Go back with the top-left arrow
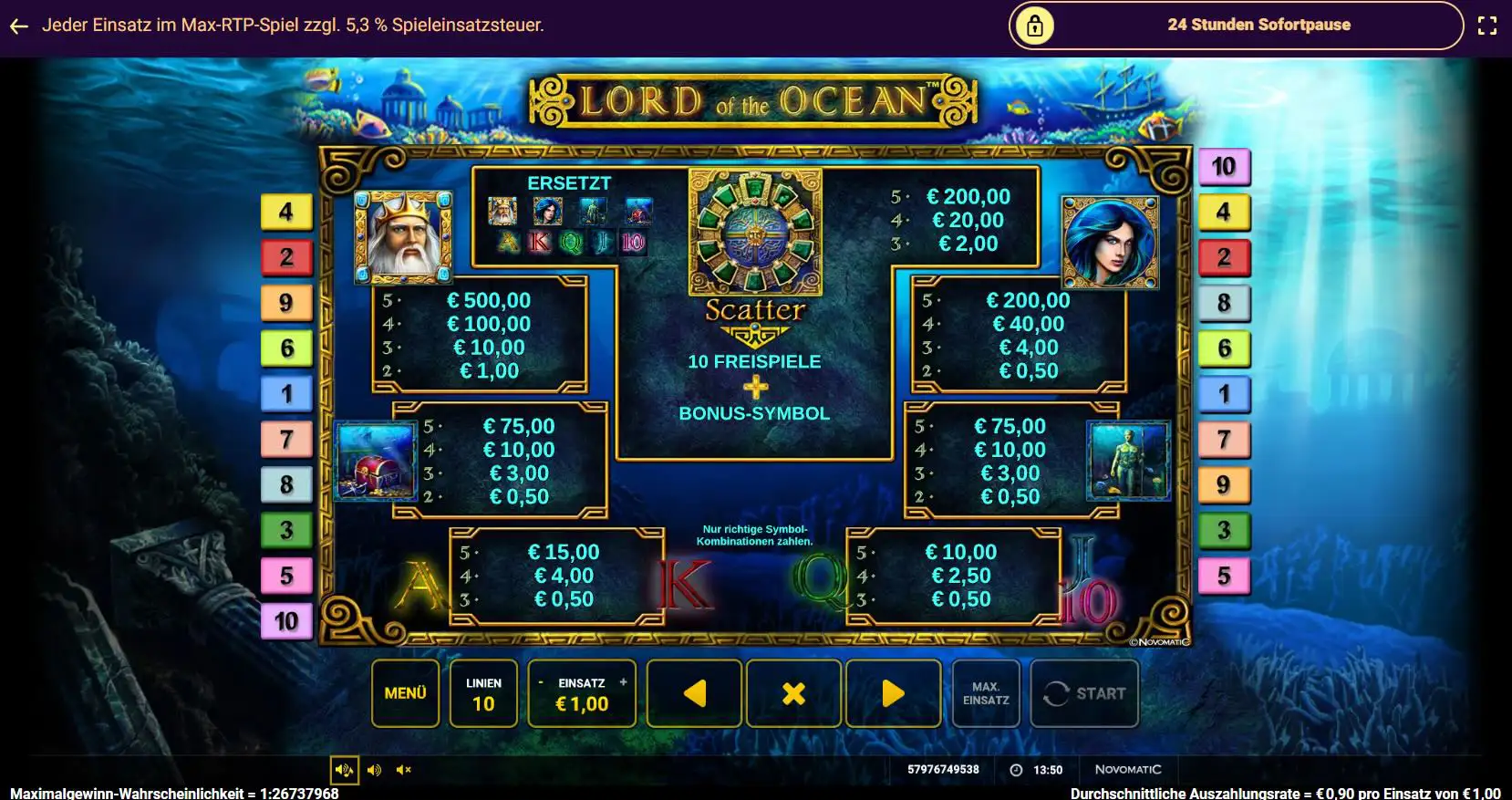1512x800 pixels. [19, 26]
